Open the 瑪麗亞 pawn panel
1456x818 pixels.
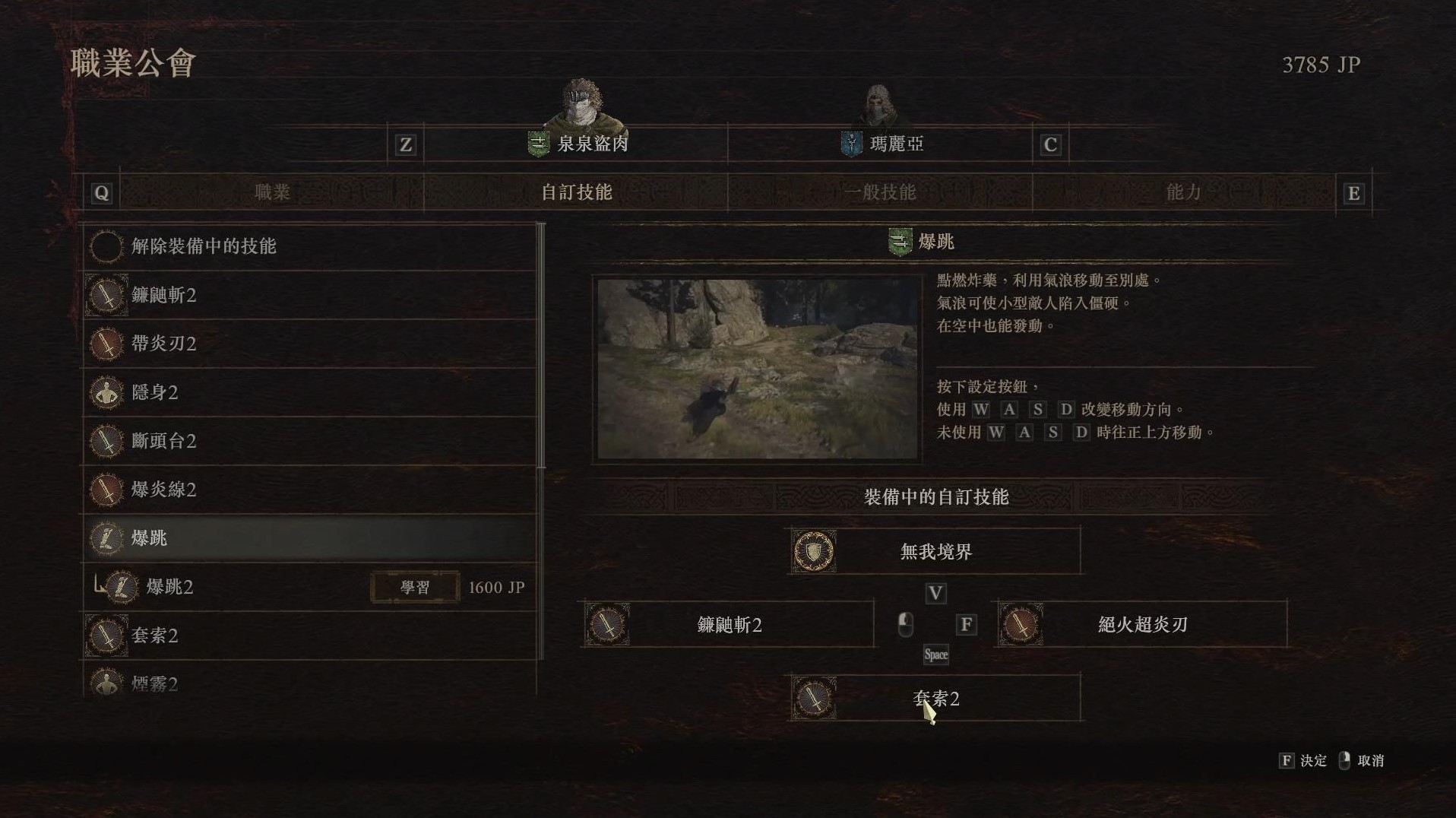[x=897, y=144]
